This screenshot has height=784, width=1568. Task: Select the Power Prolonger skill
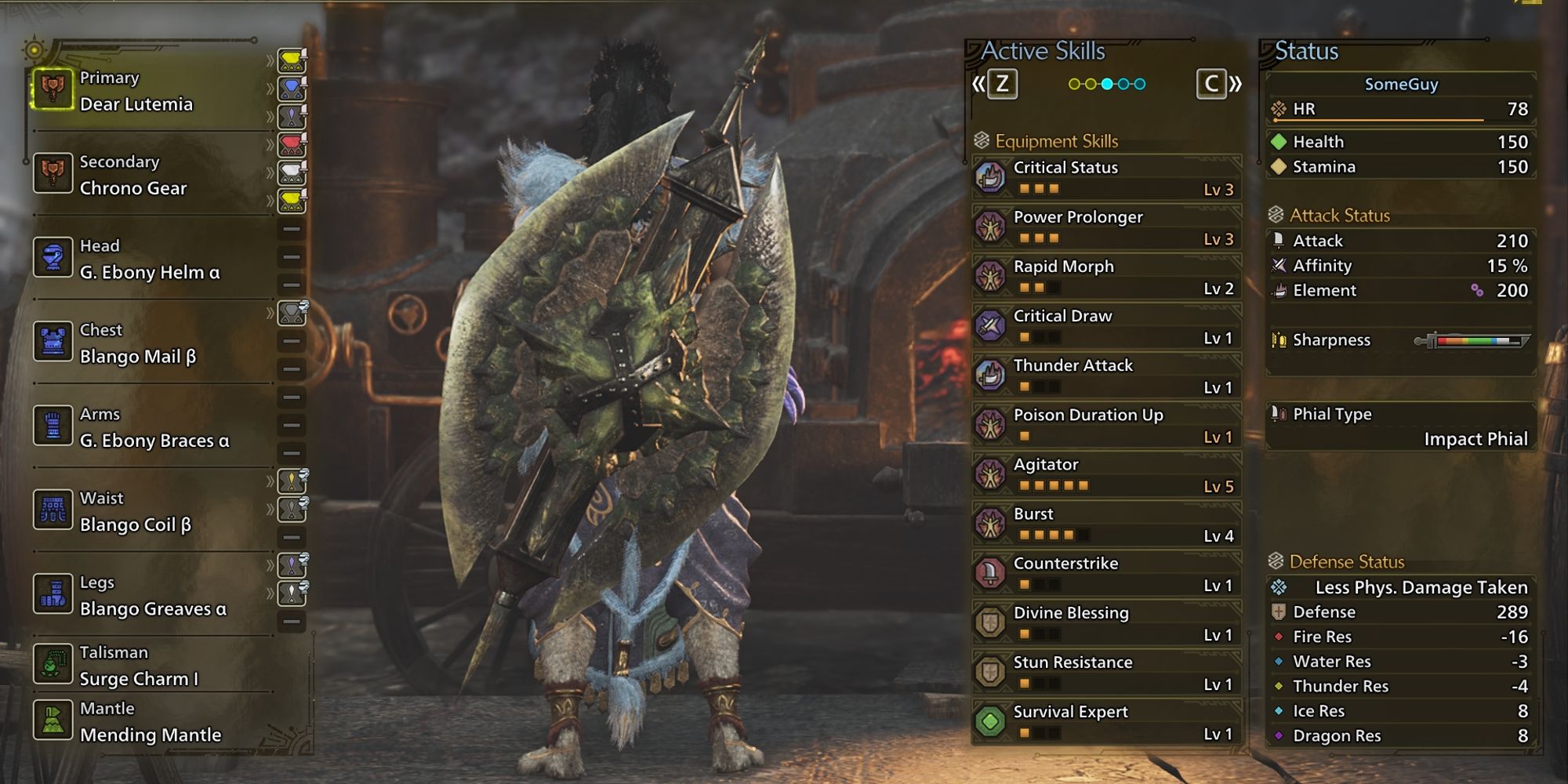(x=1106, y=227)
